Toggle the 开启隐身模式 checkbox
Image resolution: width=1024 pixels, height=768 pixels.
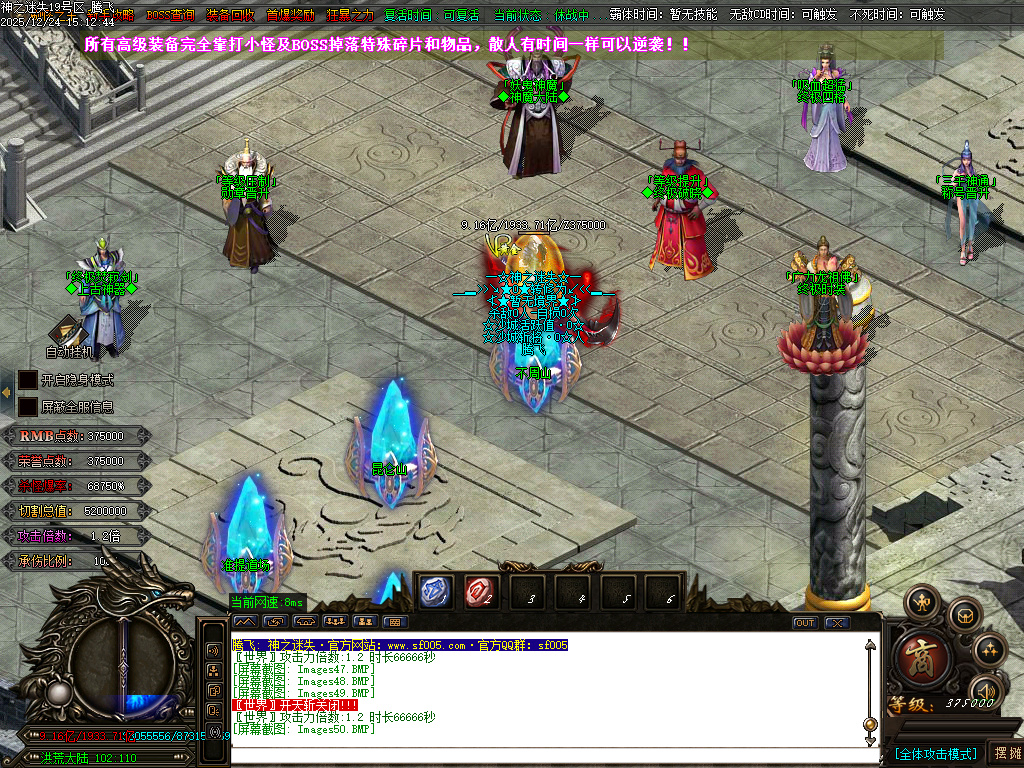pos(27,380)
